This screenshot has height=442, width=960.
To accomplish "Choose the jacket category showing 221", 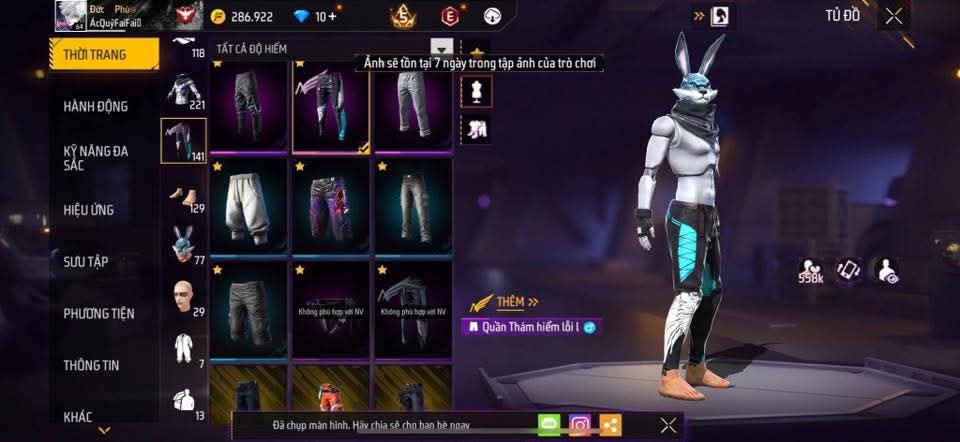I will [x=183, y=90].
